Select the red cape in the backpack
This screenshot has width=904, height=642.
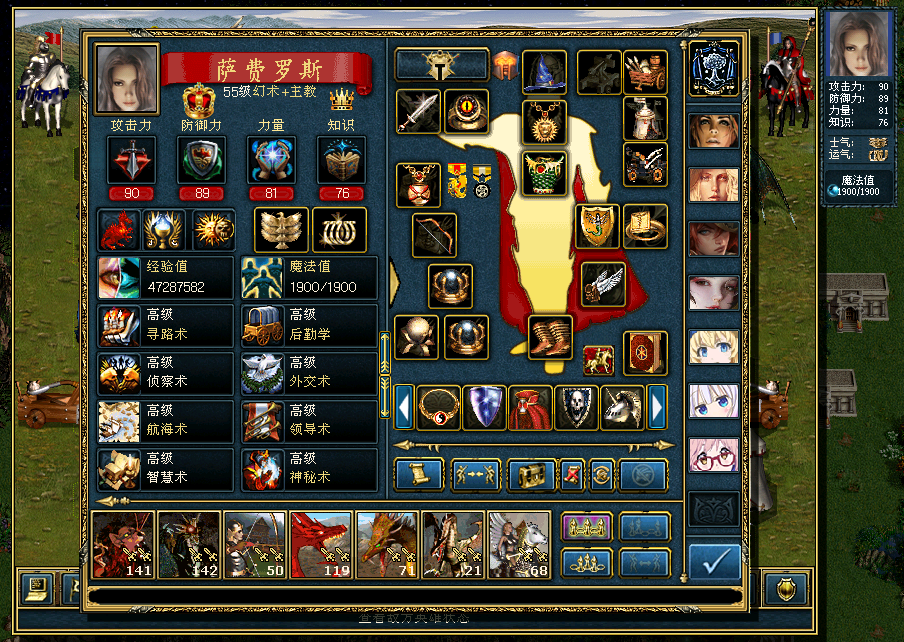[x=530, y=407]
